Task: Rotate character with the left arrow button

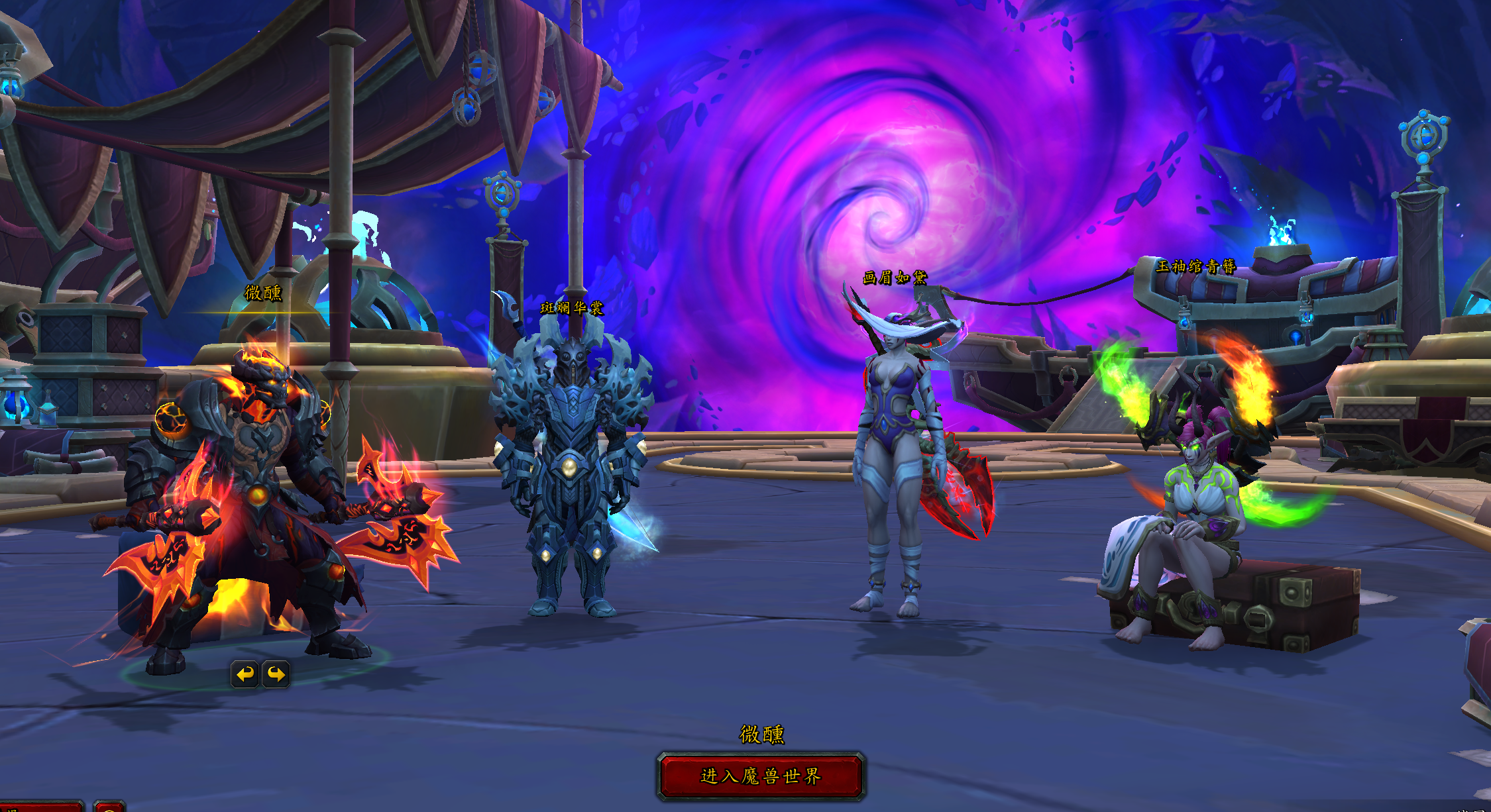Action: pyautogui.click(x=245, y=674)
